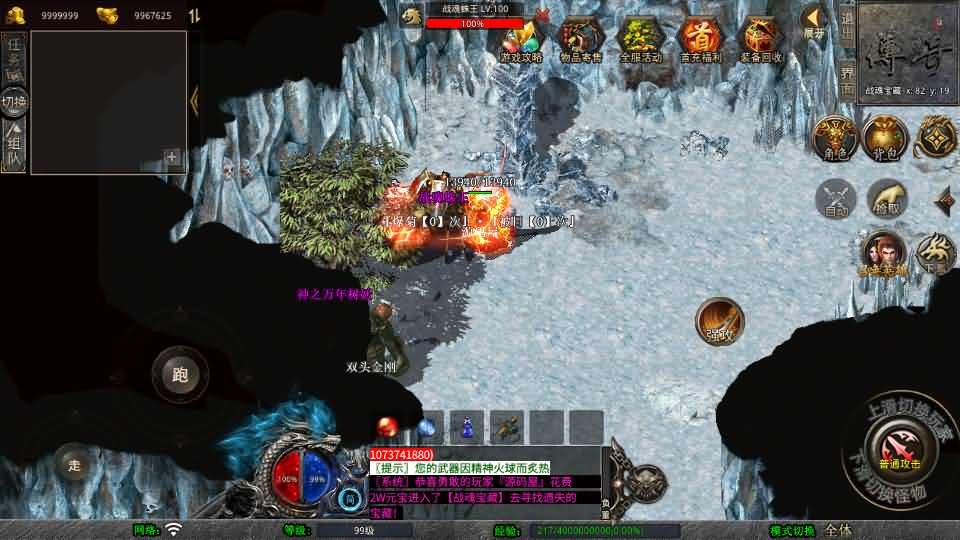Click the plus button in the quest panel
Screen dimensions: 960x540
tap(172, 157)
